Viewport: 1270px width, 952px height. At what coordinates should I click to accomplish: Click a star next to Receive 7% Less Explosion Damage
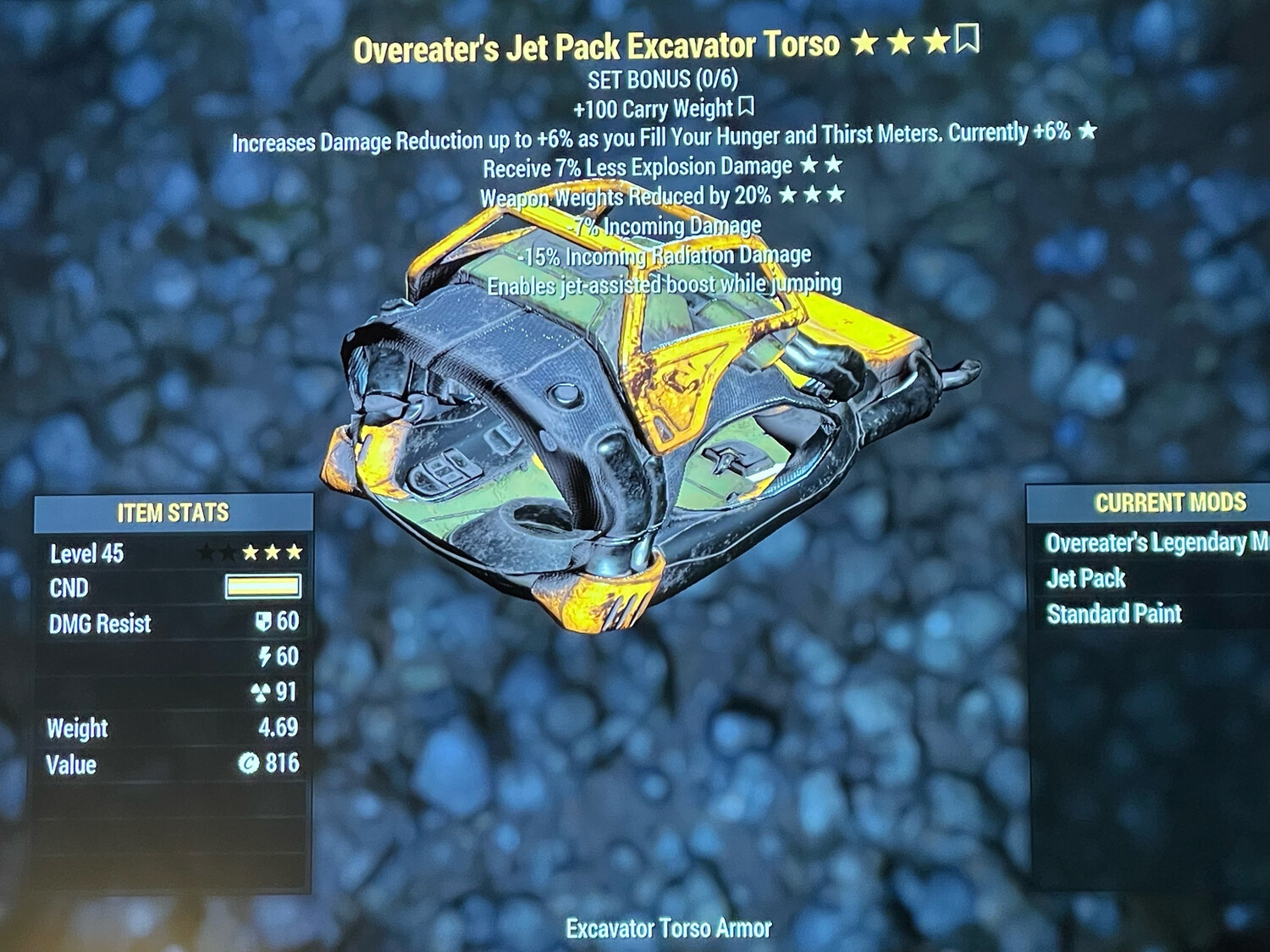[x=809, y=167]
